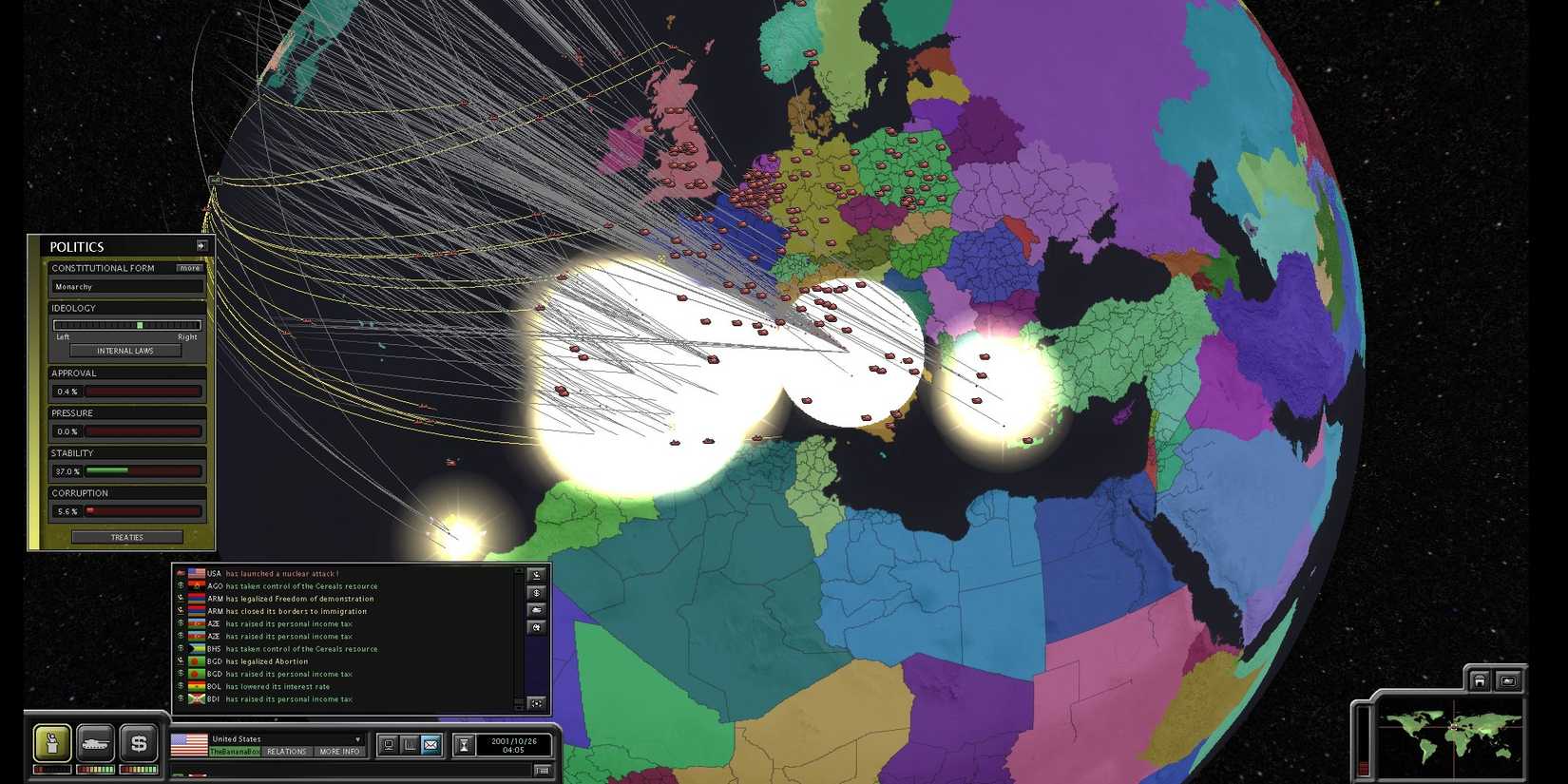Image resolution: width=1568 pixels, height=784 pixels.
Task: Click the monitor icon left of the mail icon
Action: [x=389, y=744]
